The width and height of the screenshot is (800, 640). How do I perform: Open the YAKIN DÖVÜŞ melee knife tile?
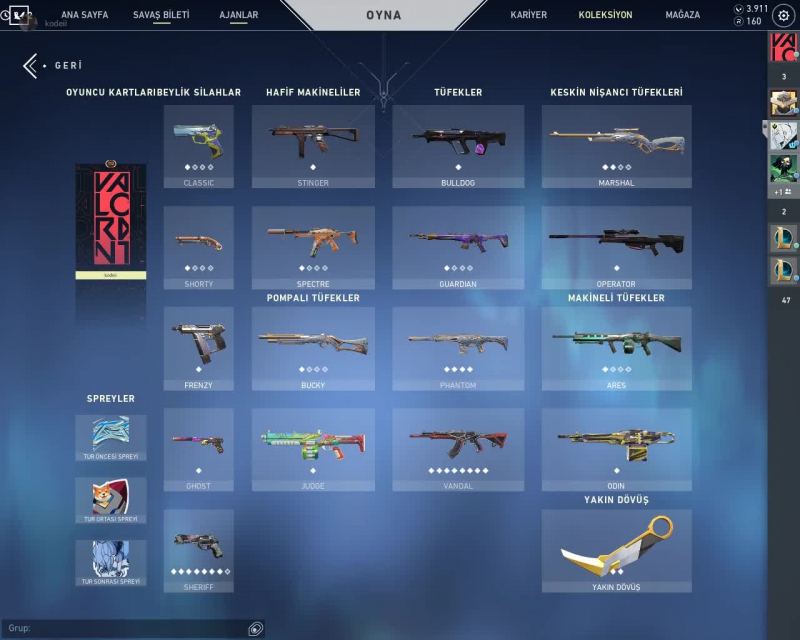pyautogui.click(x=616, y=550)
